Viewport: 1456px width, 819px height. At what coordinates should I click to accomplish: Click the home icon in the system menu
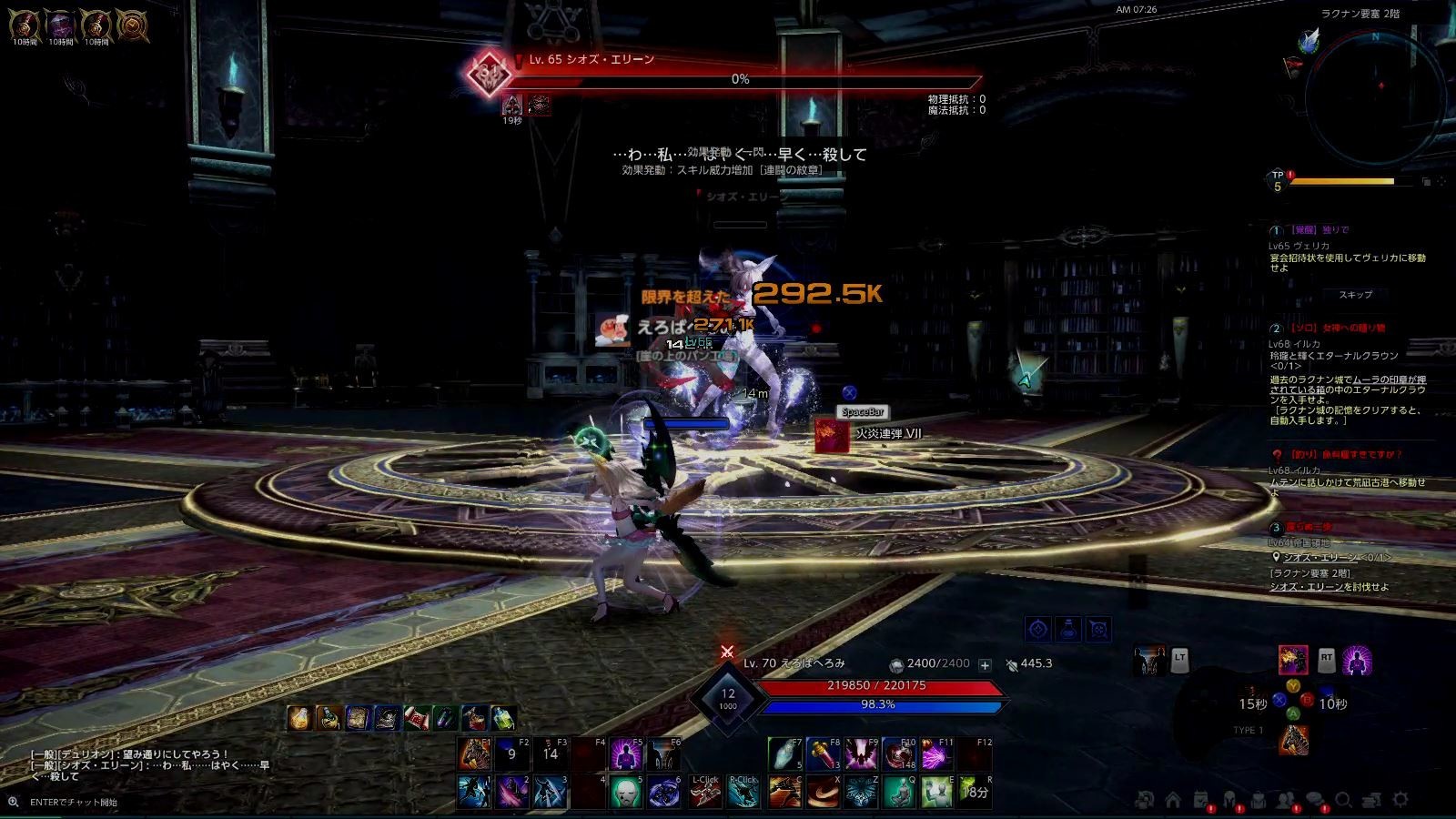(1171, 798)
